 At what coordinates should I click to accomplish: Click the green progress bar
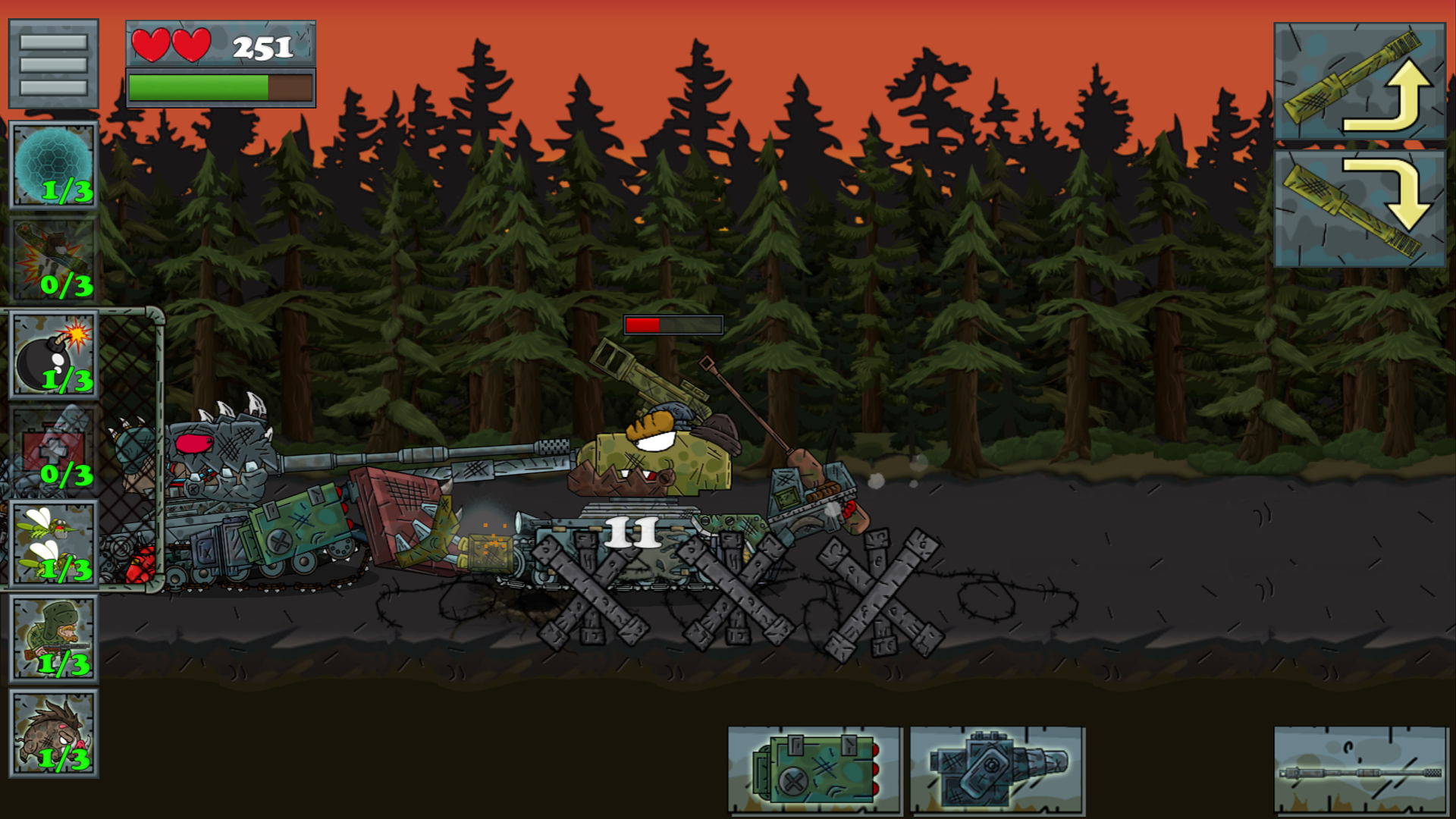220,87
